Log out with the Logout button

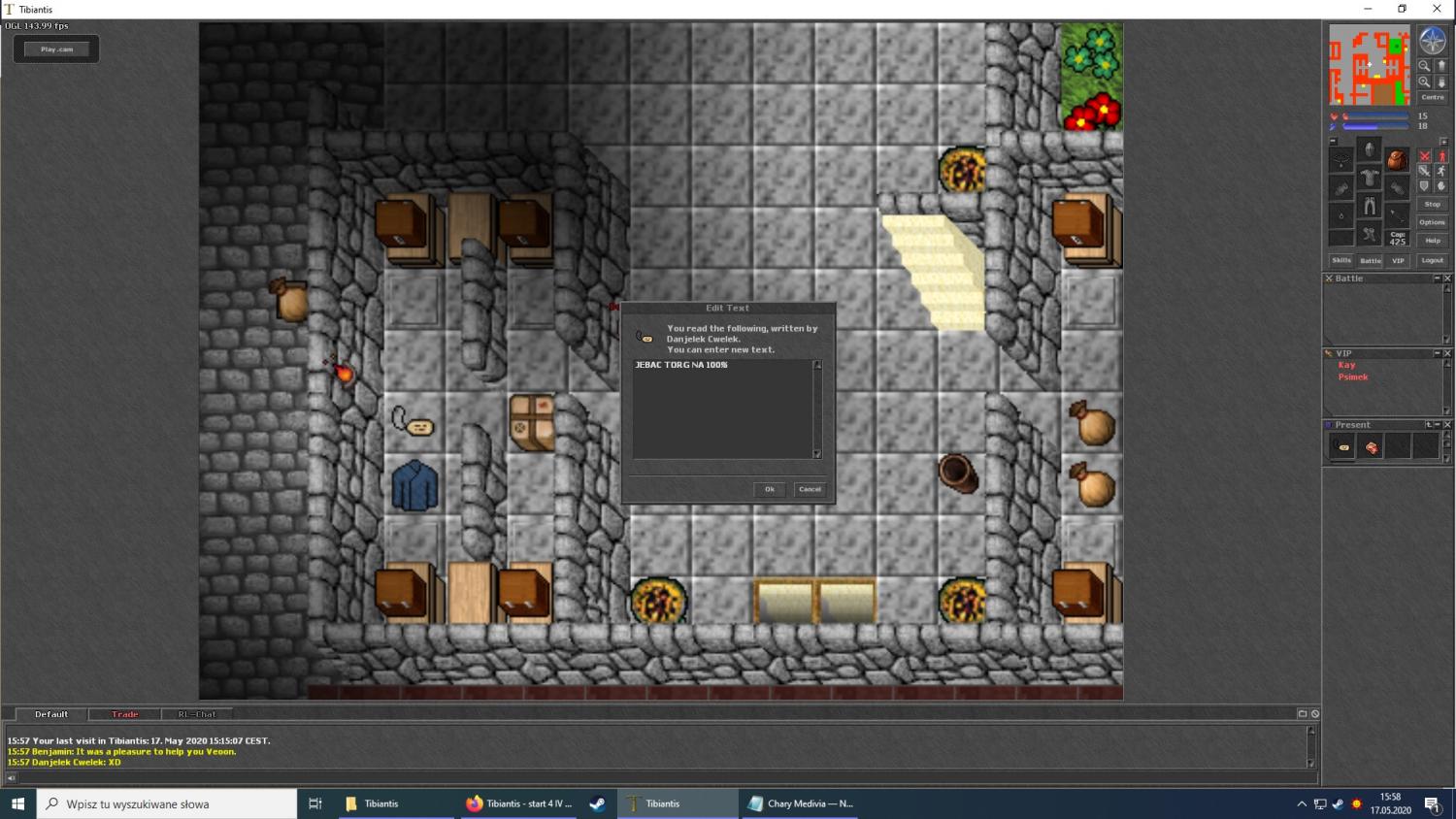pyautogui.click(x=1432, y=260)
